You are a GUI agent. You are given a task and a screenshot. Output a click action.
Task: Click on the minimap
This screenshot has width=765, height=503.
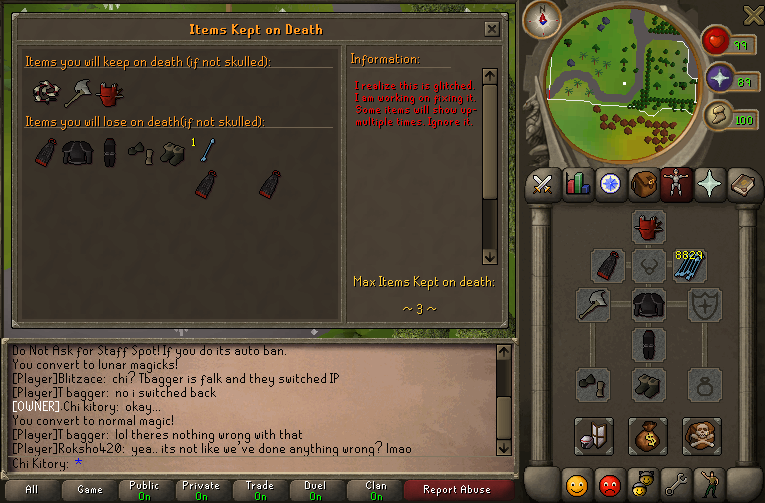(620, 80)
